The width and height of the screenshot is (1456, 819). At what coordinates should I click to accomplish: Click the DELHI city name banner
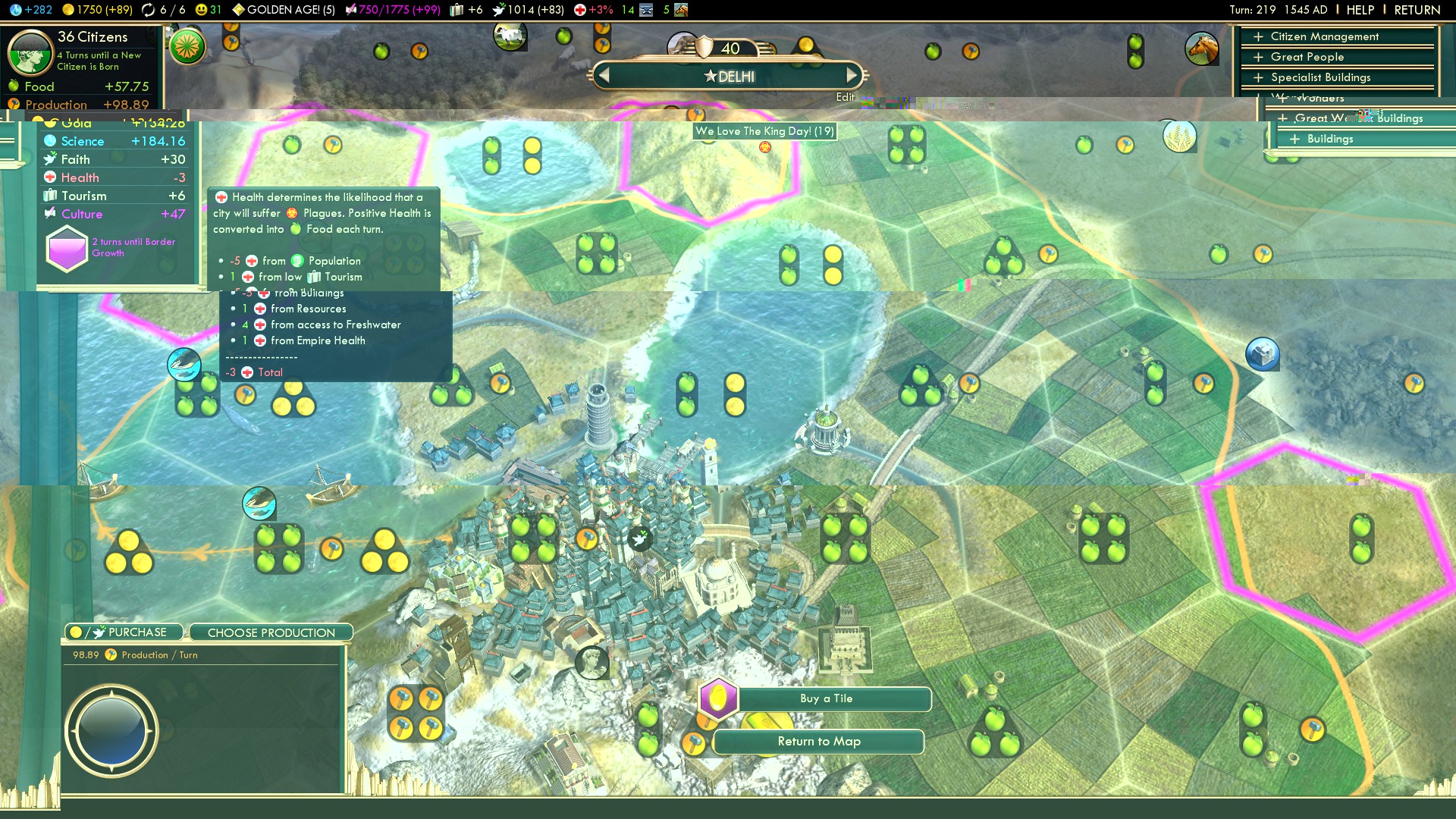pyautogui.click(x=728, y=77)
